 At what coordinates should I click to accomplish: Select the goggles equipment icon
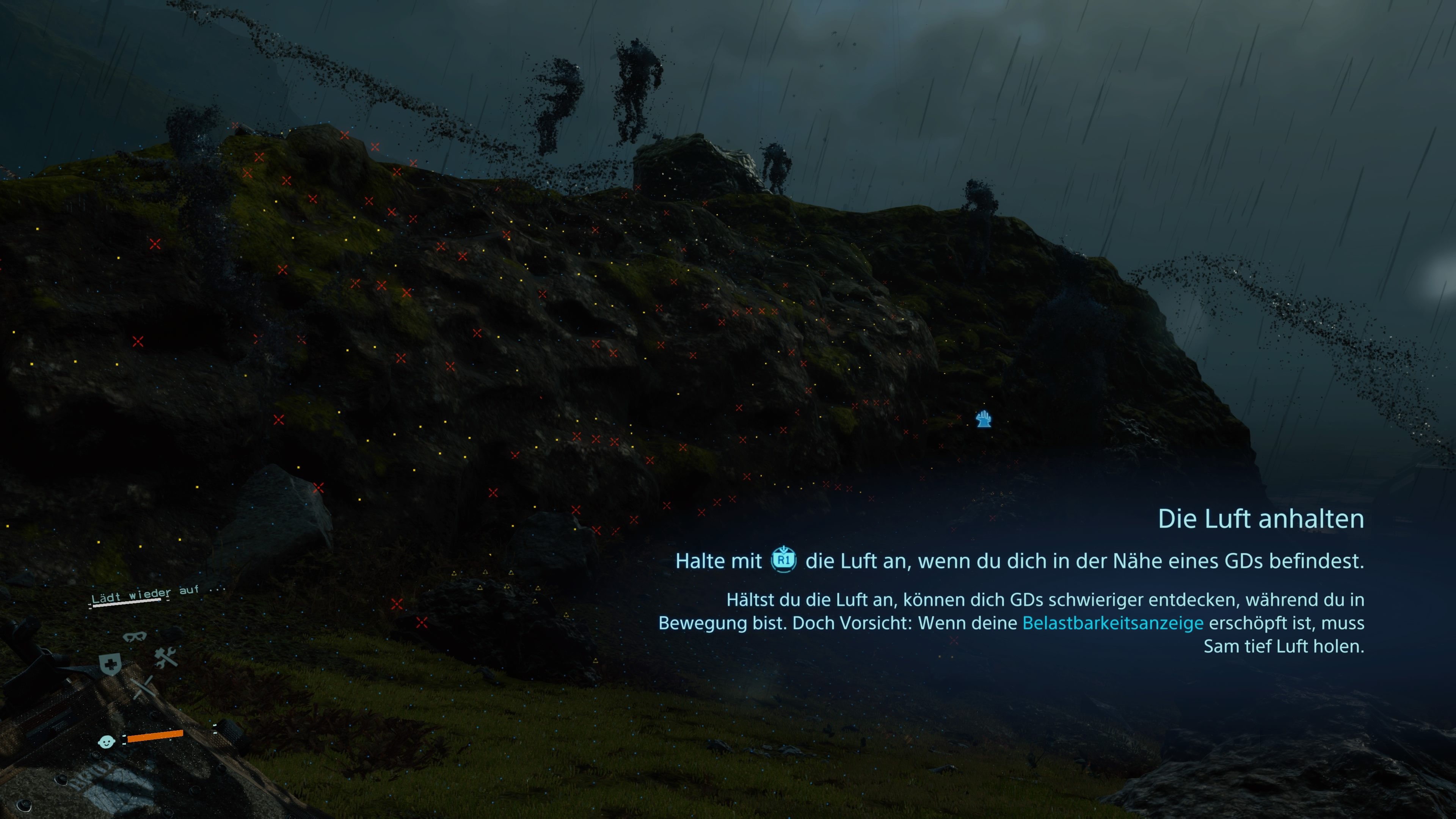click(x=135, y=637)
